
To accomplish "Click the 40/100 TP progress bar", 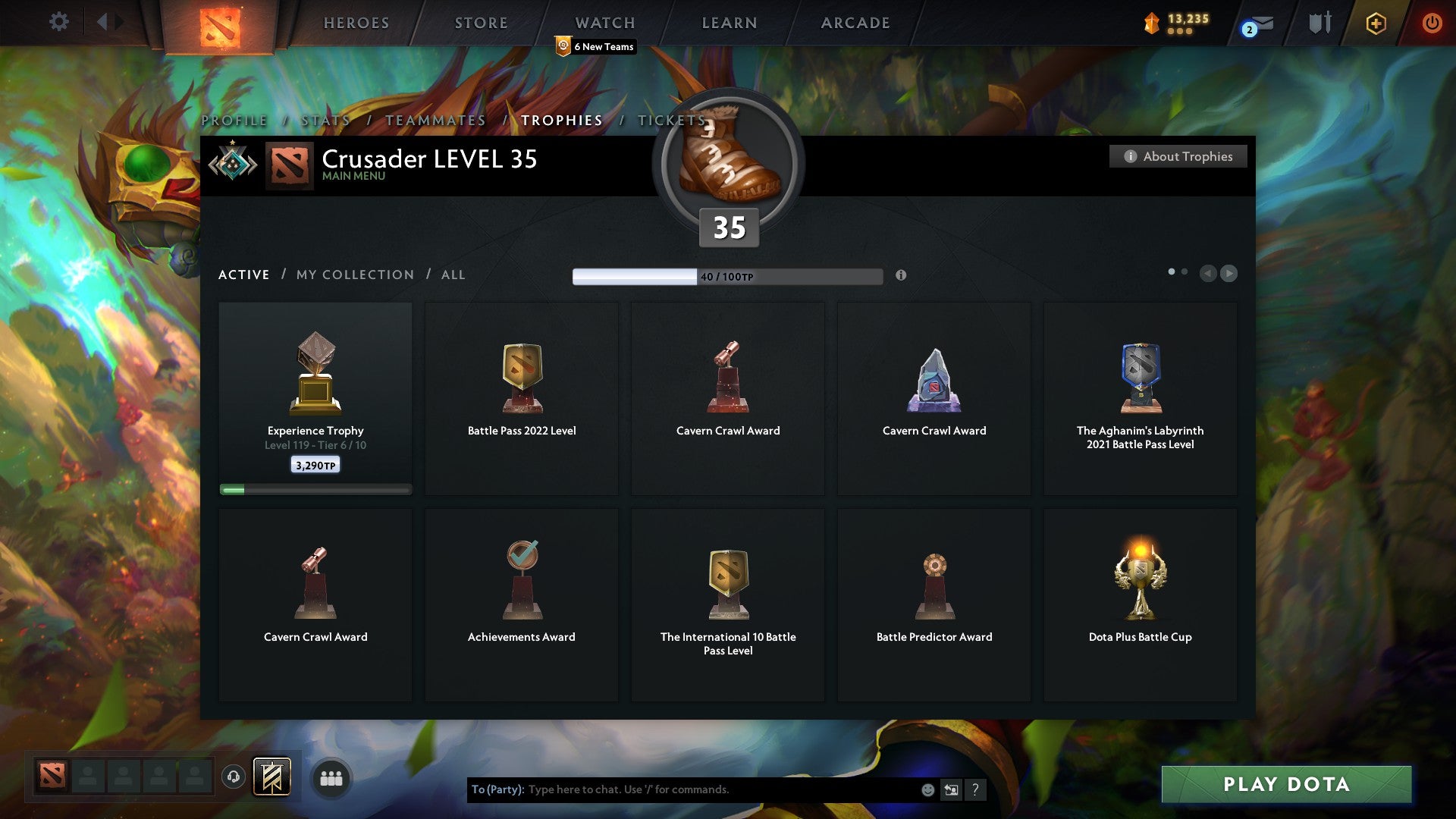I will [x=727, y=275].
